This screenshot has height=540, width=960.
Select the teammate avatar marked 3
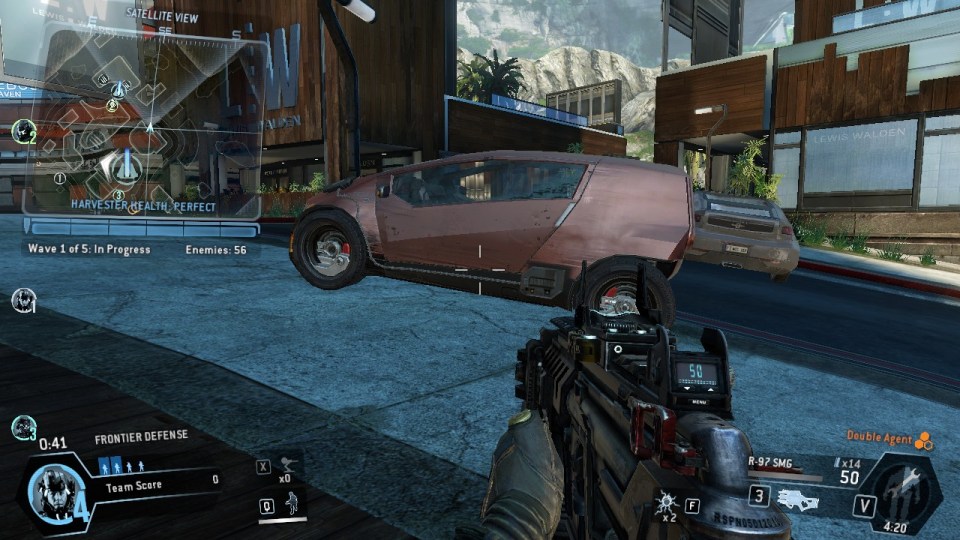coord(24,427)
